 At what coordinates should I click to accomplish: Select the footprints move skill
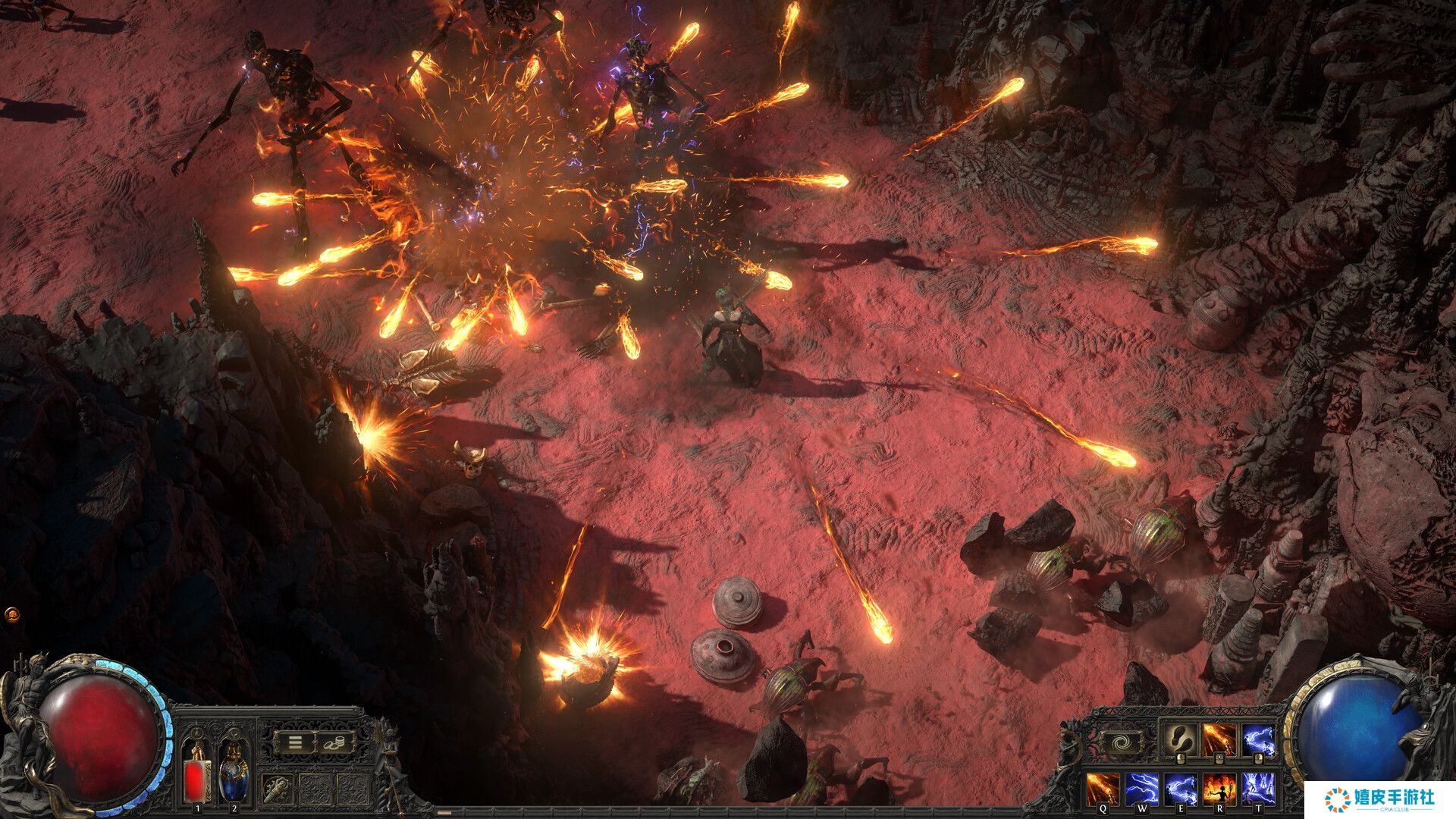[x=1181, y=739]
